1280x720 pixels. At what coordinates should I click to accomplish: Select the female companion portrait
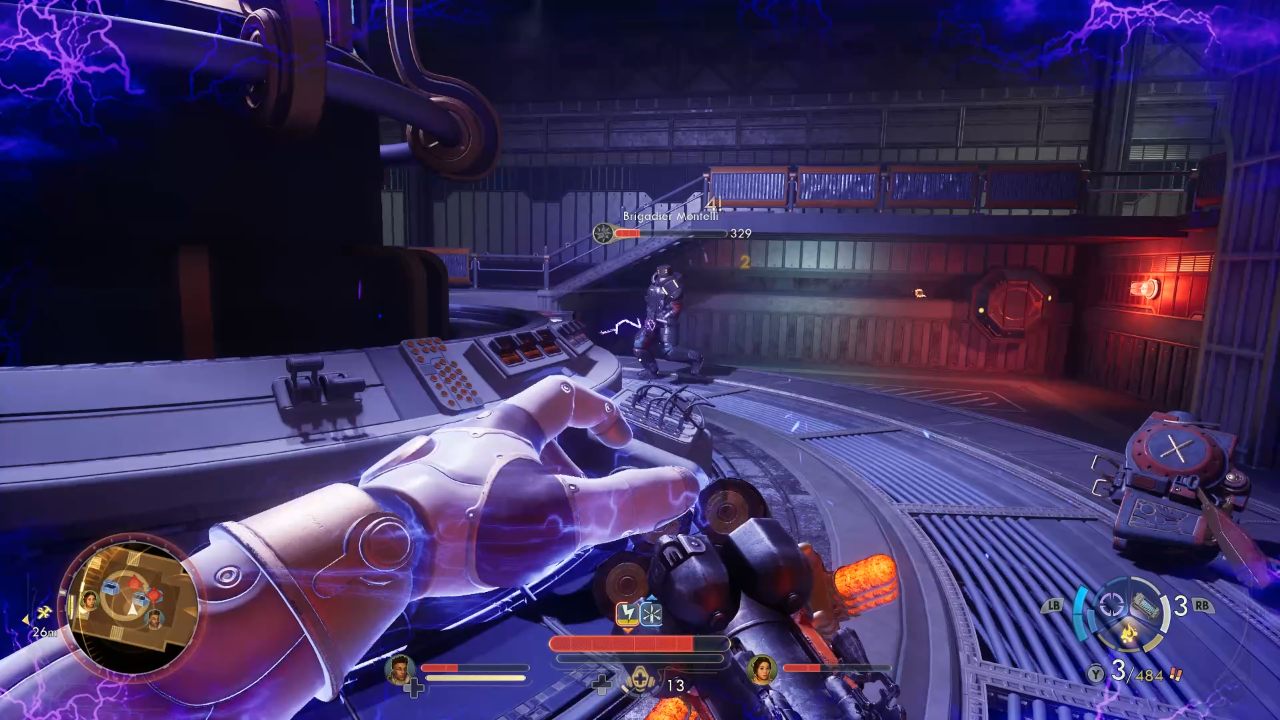(x=761, y=667)
